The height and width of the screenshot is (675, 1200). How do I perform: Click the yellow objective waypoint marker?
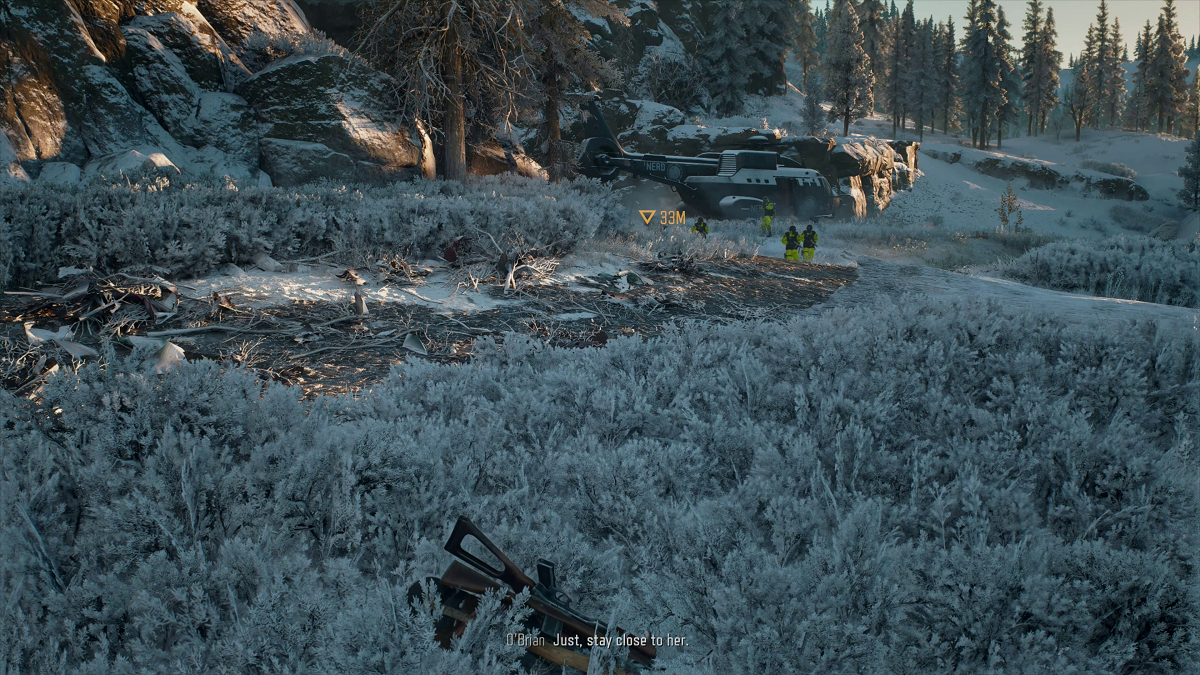[x=648, y=217]
